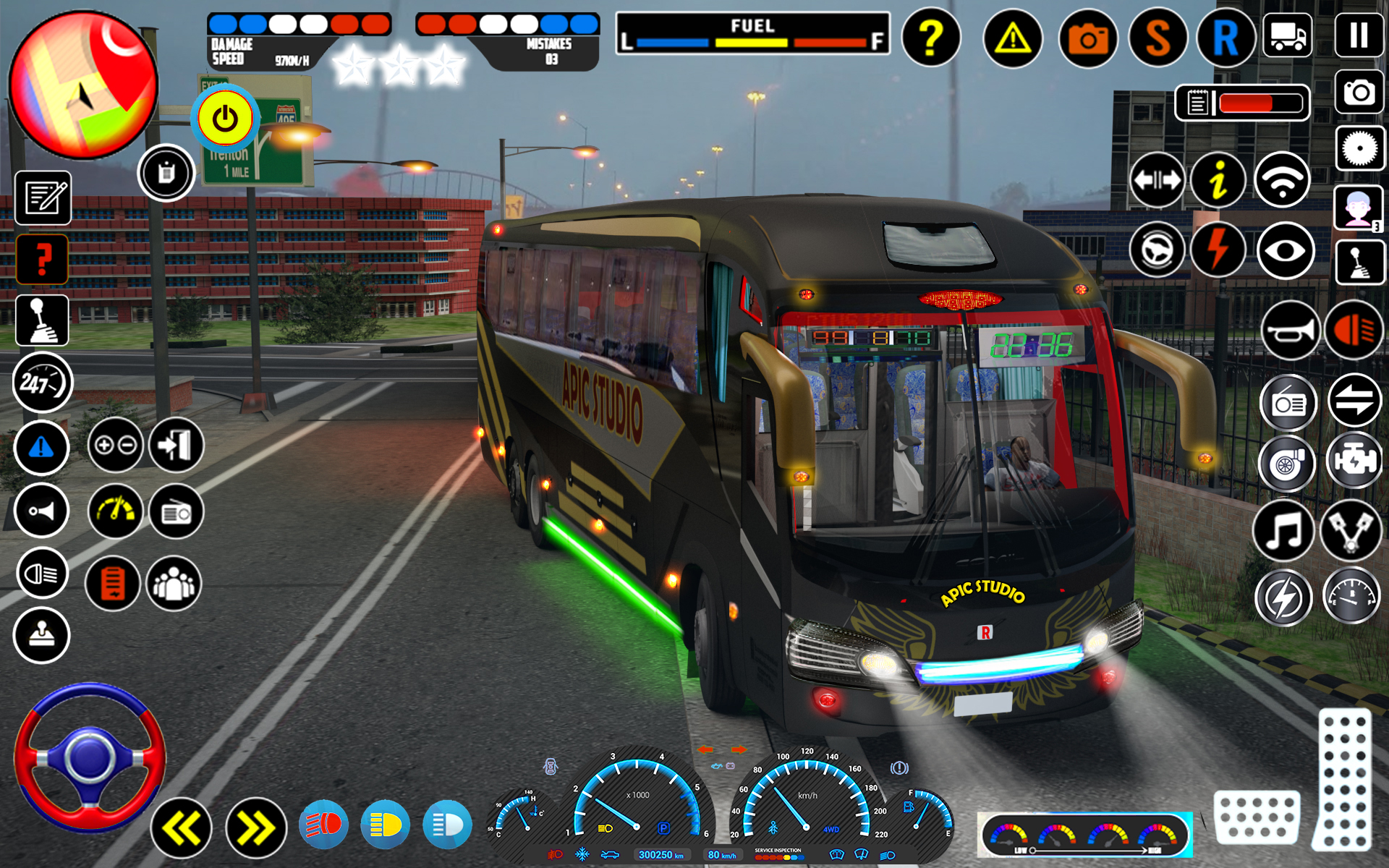Open the gear shift selector panel
Screen dimensions: 1389x868
[41, 320]
